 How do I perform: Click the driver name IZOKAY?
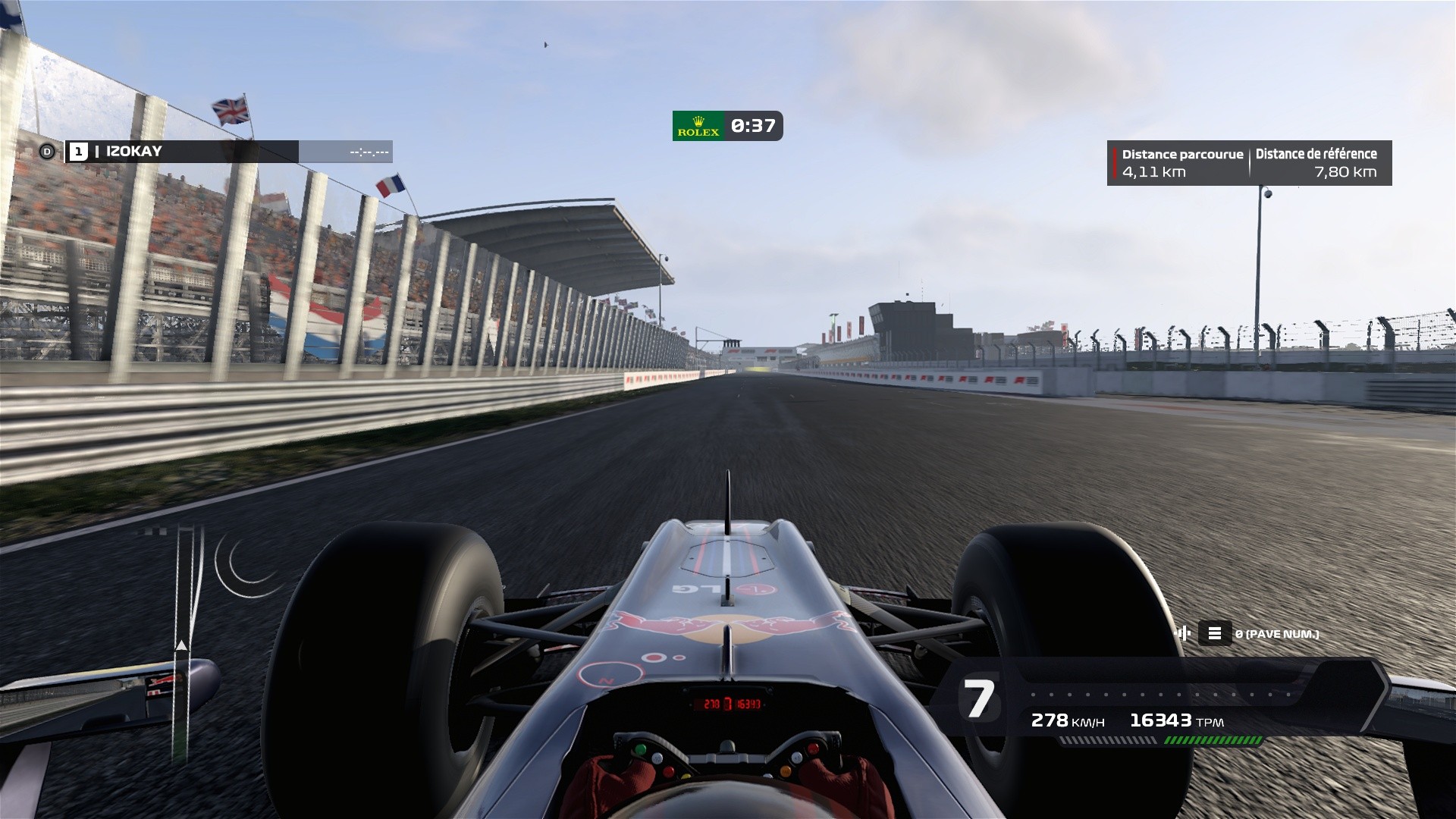(133, 152)
